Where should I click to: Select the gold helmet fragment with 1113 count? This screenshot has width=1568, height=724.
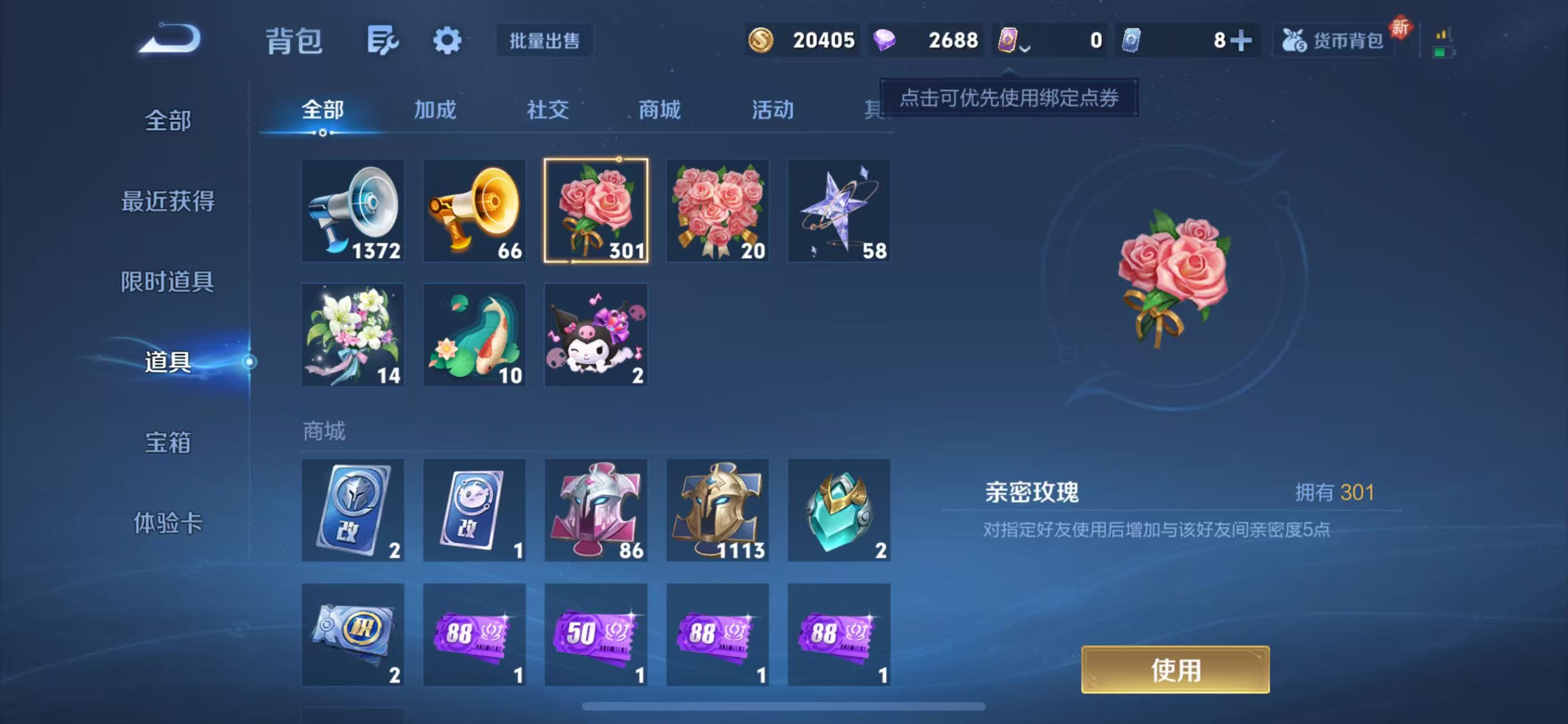tap(718, 510)
